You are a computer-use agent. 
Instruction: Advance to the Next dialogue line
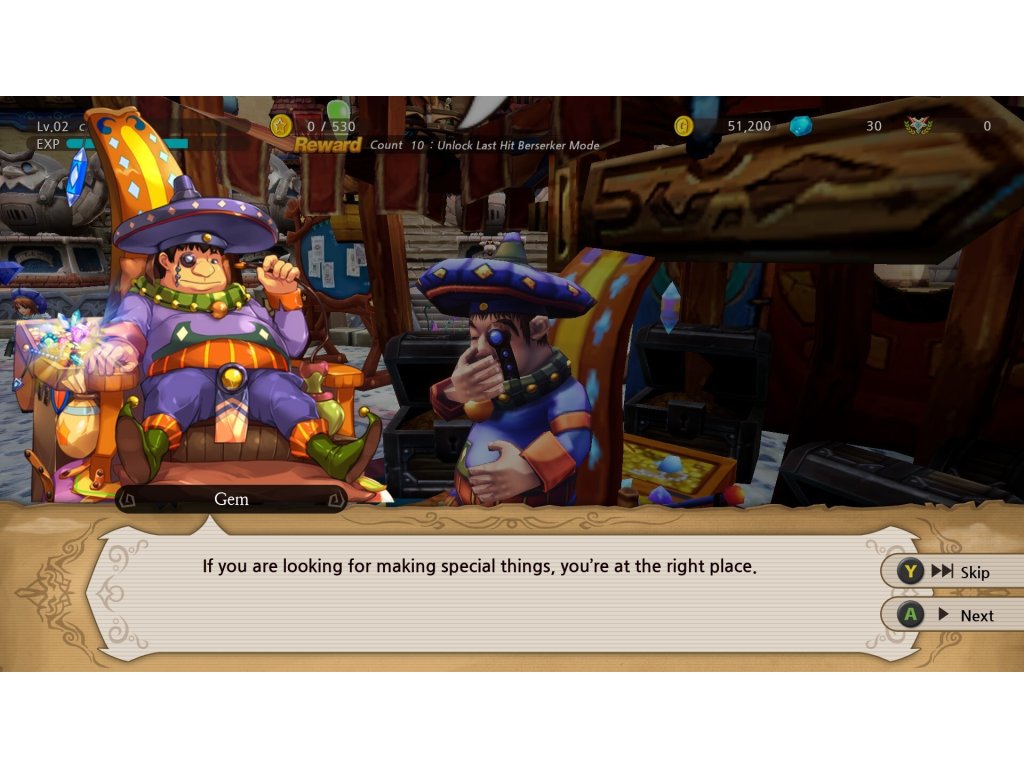pos(952,615)
